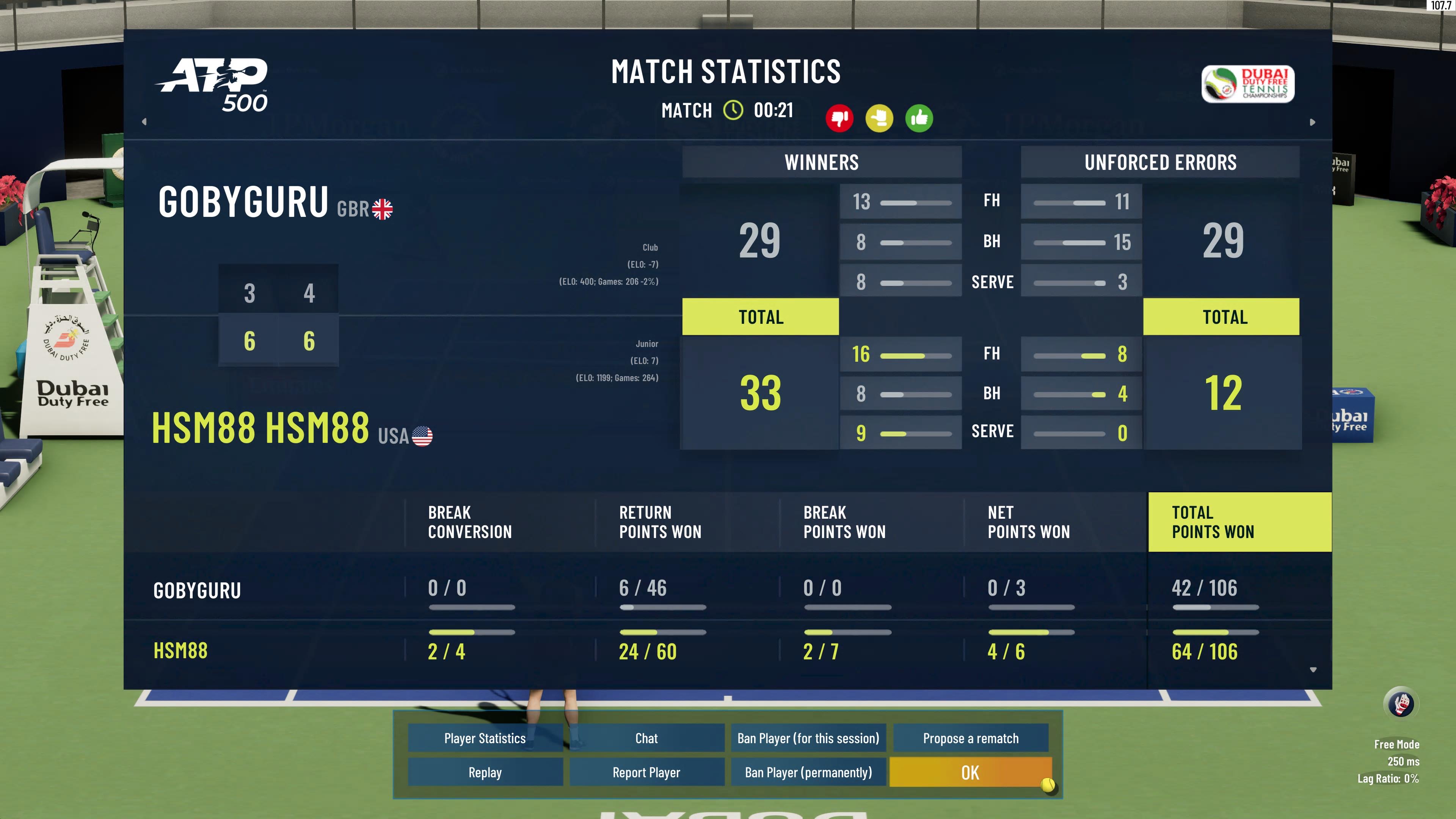Propose a rematch
This screenshot has width=1456, height=819.
971,738
